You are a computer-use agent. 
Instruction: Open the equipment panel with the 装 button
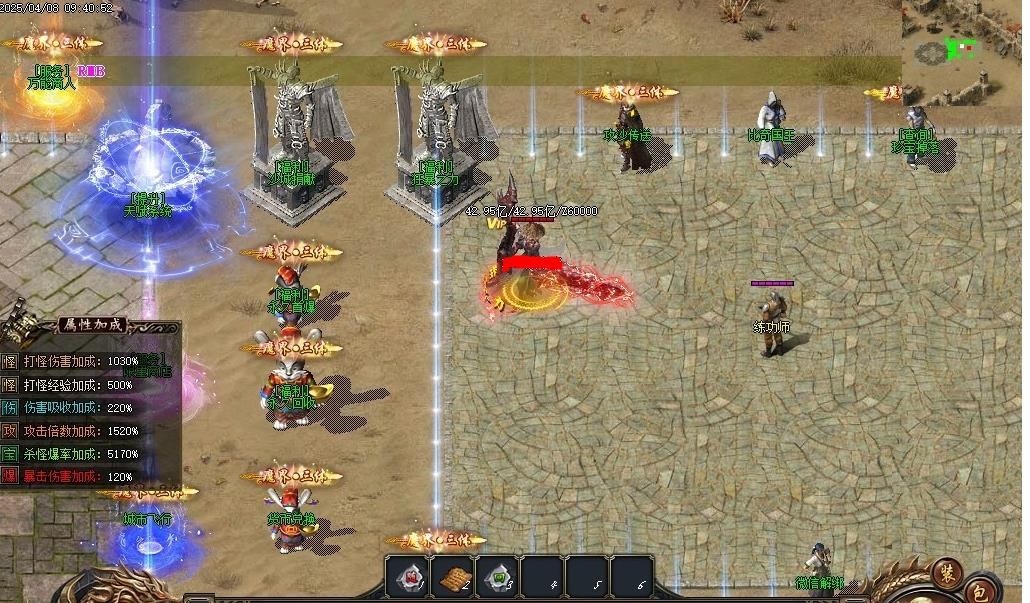[946, 573]
